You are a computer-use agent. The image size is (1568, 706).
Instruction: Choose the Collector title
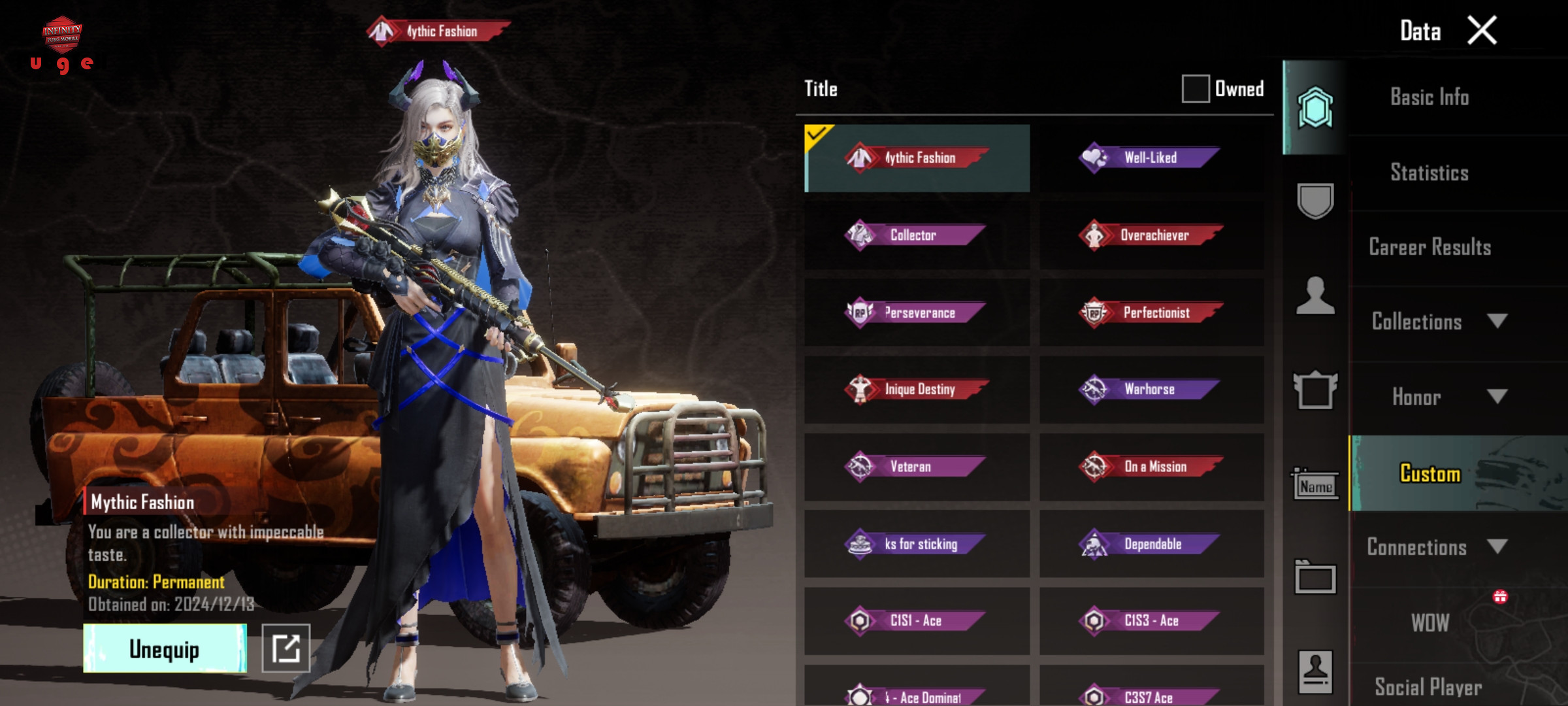[x=916, y=235]
